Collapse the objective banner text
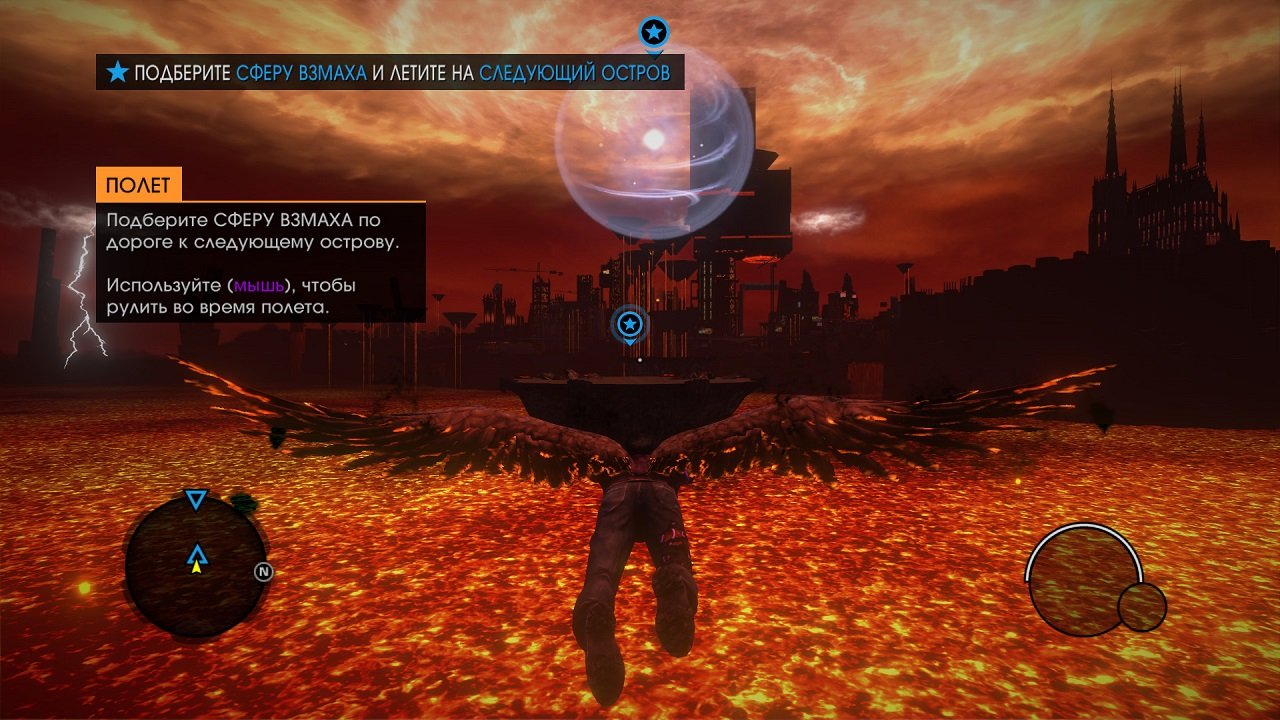Screen dimensions: 1280x720 tap(390, 71)
